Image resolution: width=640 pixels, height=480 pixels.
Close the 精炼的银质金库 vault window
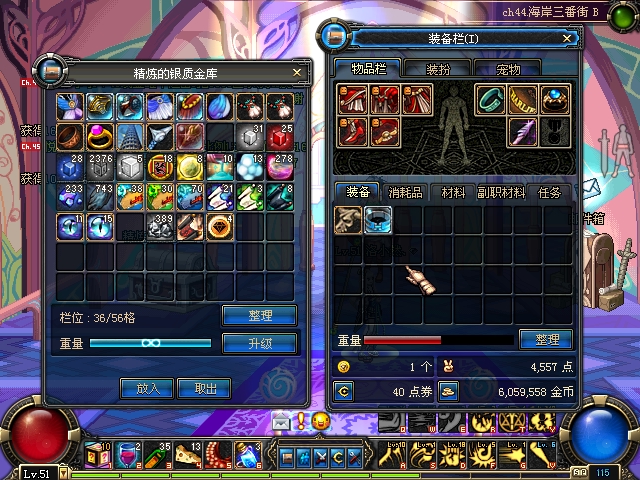pos(296,72)
